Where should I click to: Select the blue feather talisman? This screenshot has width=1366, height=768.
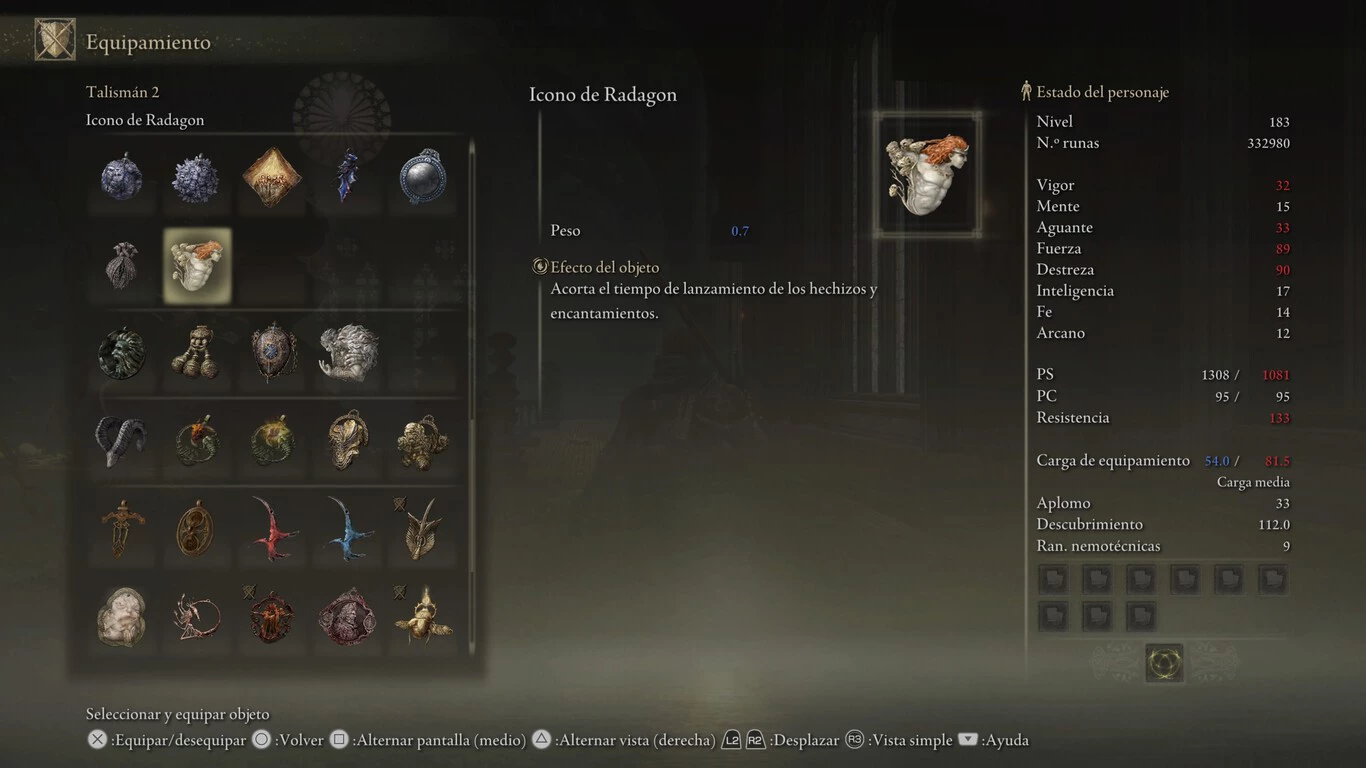[x=347, y=178]
